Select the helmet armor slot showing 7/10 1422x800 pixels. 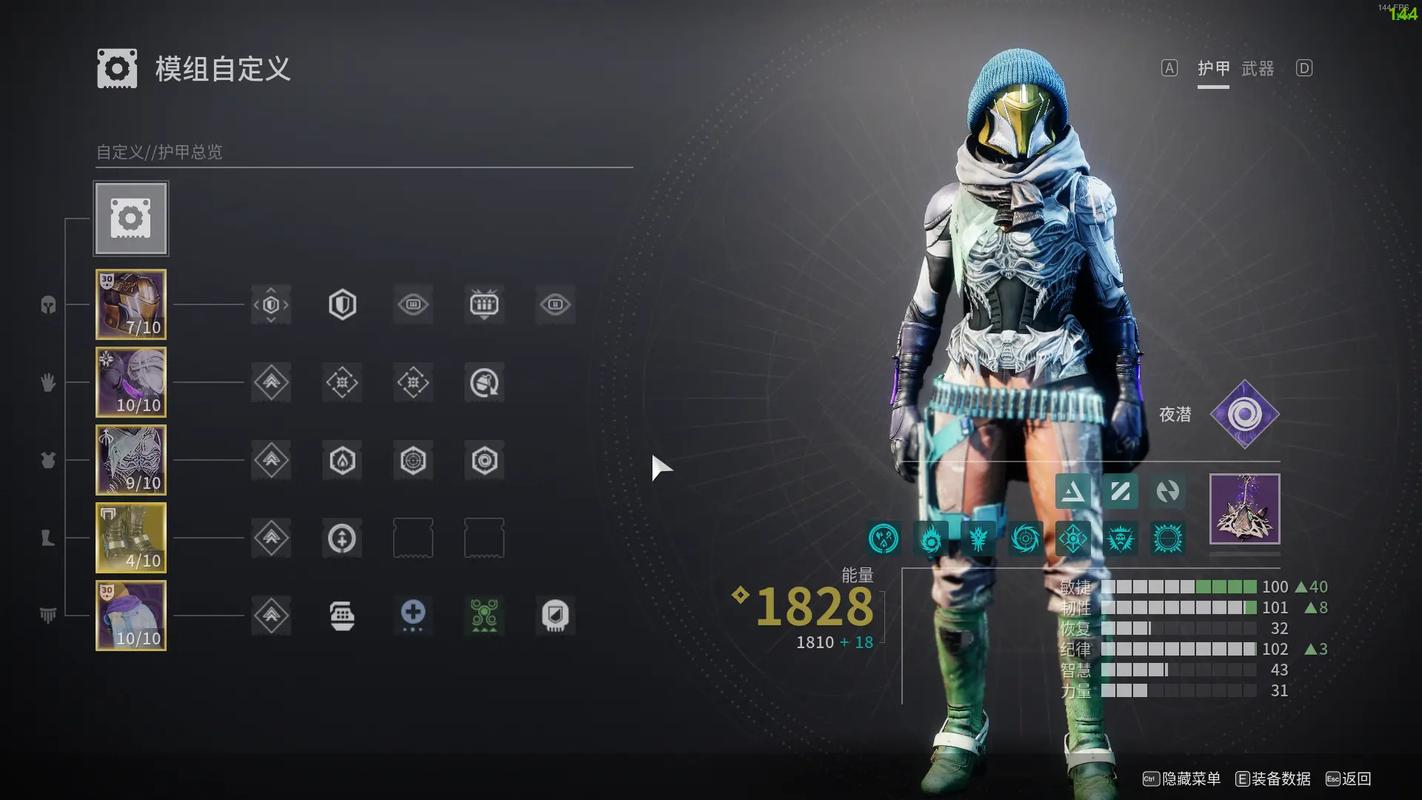pos(131,304)
